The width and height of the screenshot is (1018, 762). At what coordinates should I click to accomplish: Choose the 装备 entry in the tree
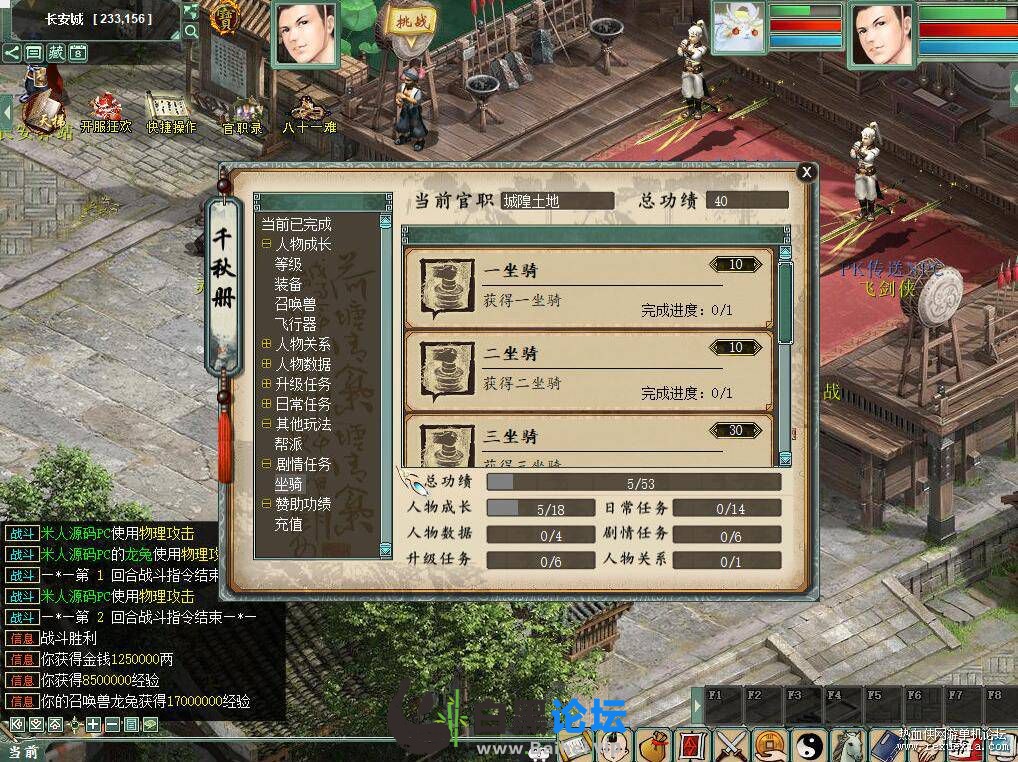click(x=288, y=285)
